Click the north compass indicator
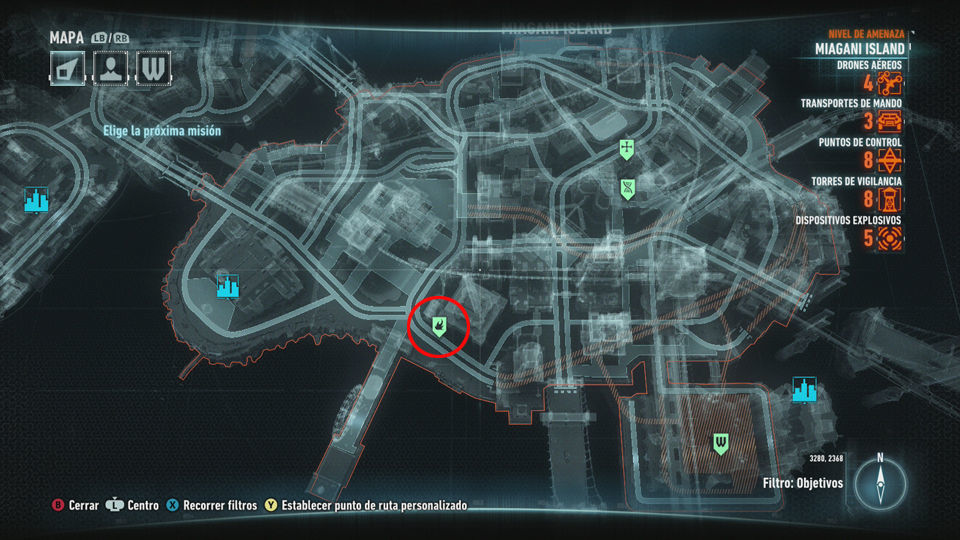 (880, 482)
